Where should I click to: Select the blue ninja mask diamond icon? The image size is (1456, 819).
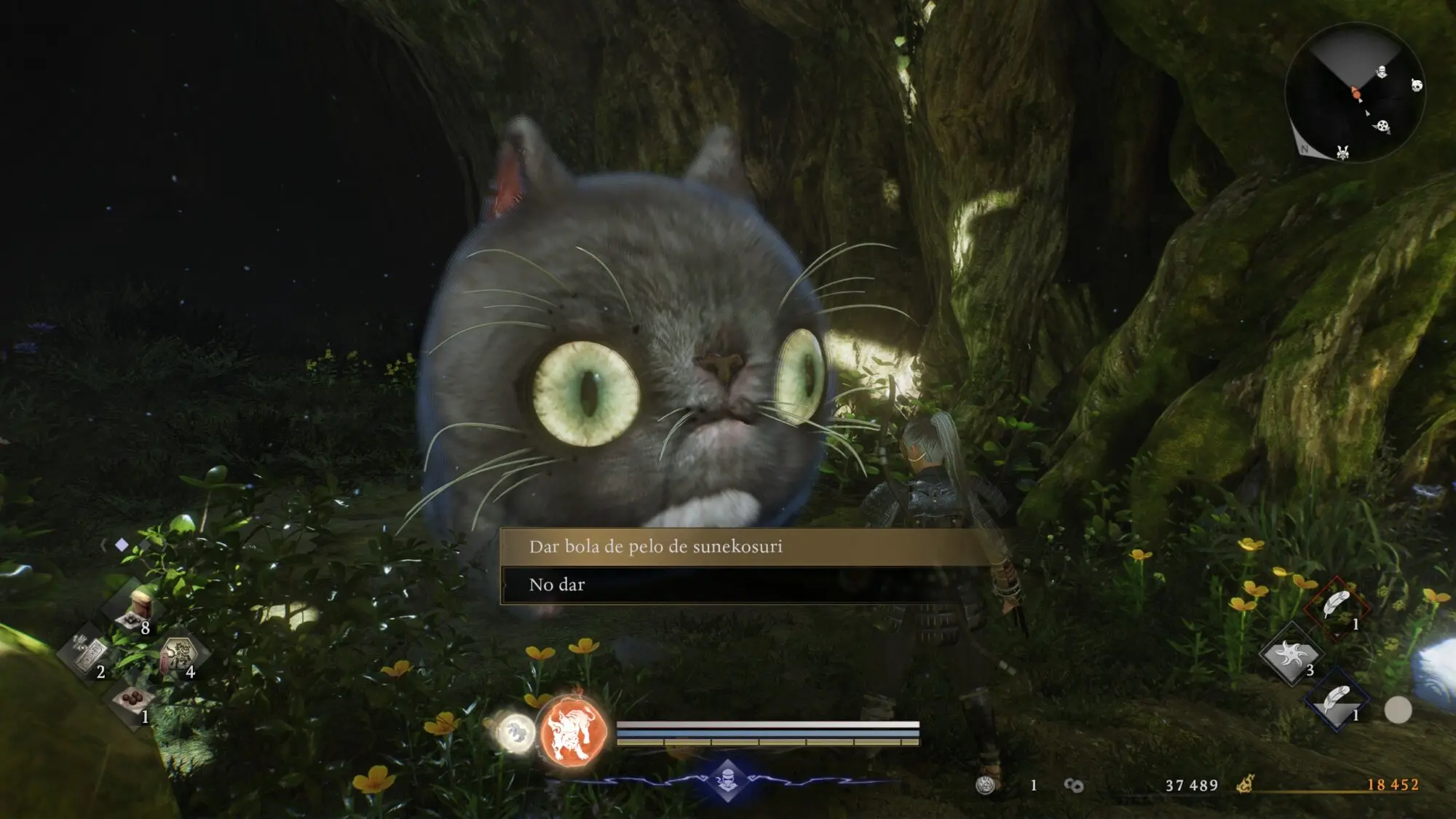point(727,780)
